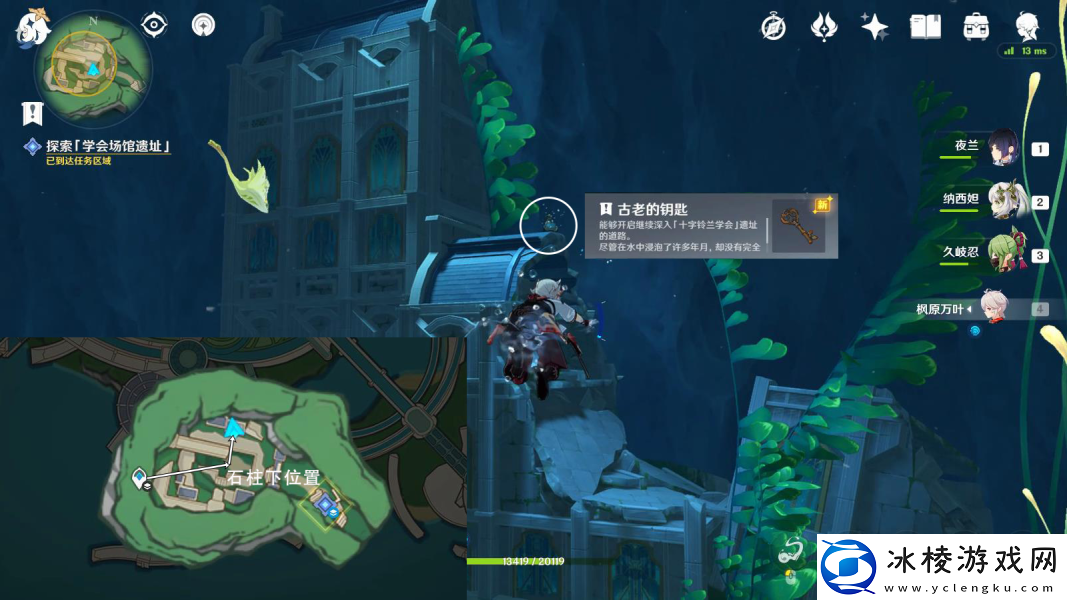Select the flame-shaped icon in the top bar

(823, 27)
